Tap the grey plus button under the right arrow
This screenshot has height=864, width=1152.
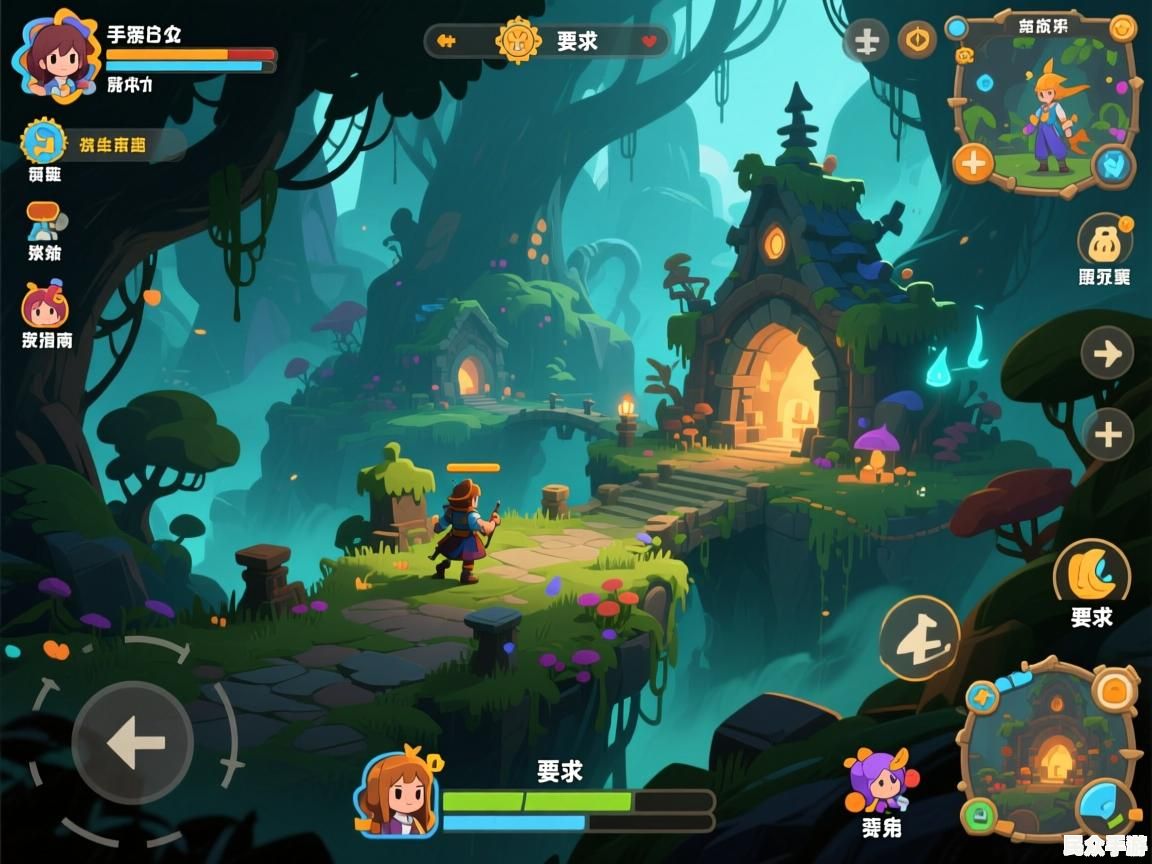pos(1107,434)
